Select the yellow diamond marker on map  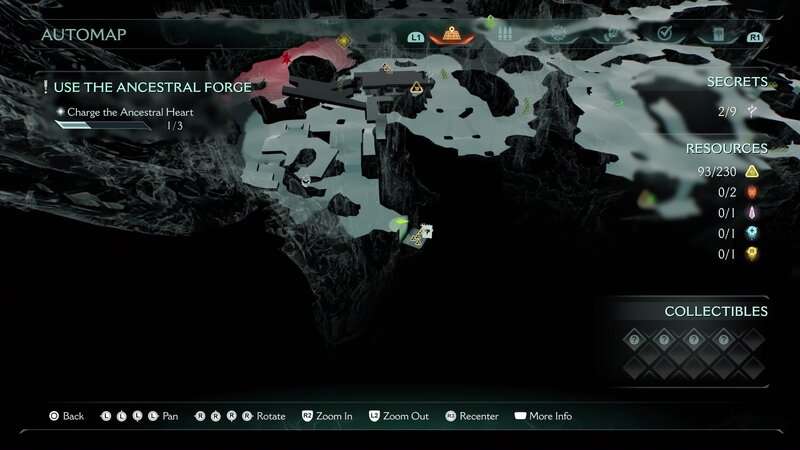click(344, 41)
